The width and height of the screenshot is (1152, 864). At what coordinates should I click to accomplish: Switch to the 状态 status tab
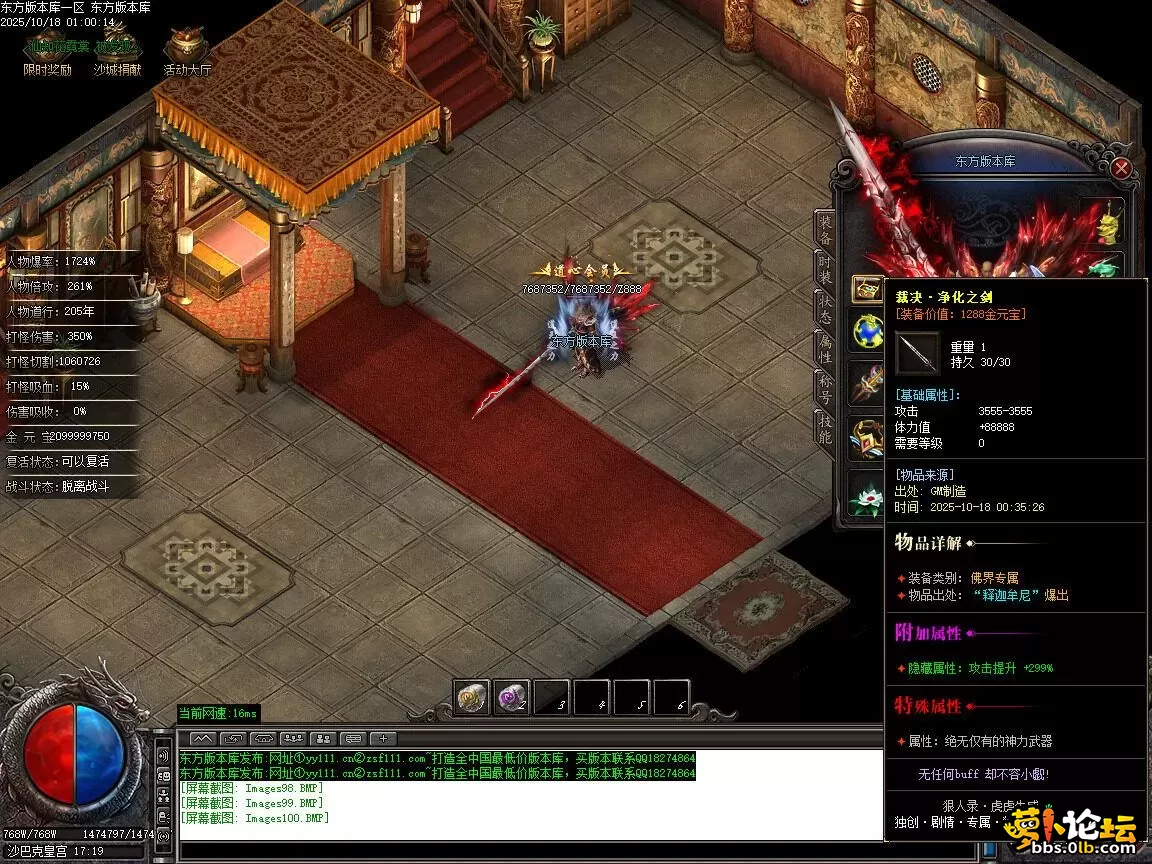825,309
